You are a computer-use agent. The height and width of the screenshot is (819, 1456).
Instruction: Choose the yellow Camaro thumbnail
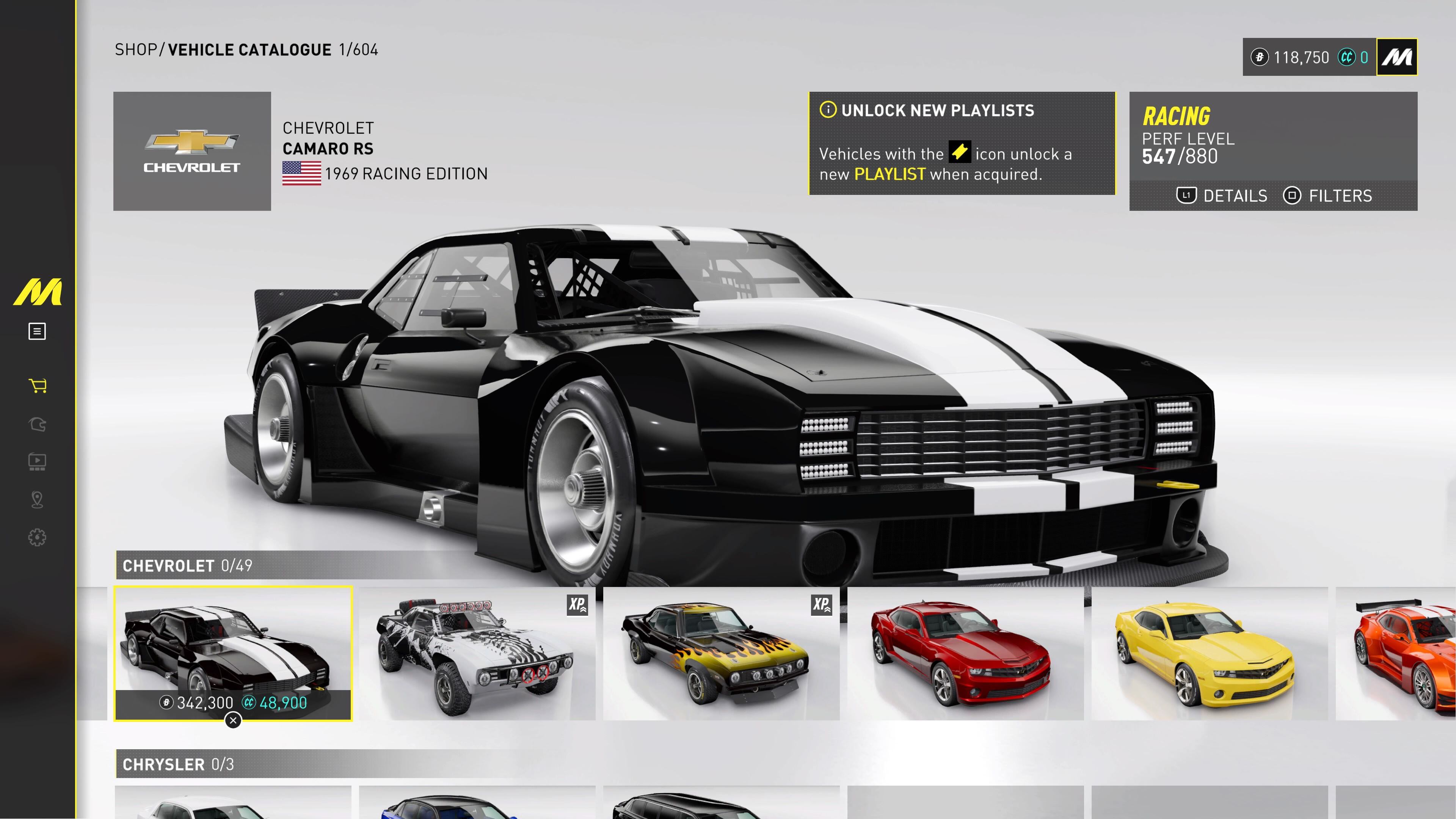point(1209,653)
